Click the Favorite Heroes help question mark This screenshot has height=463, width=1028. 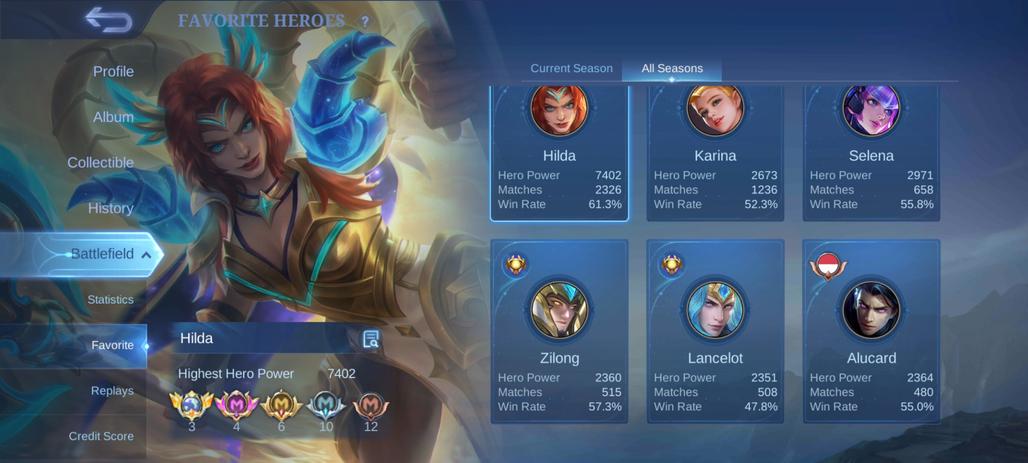coord(365,21)
